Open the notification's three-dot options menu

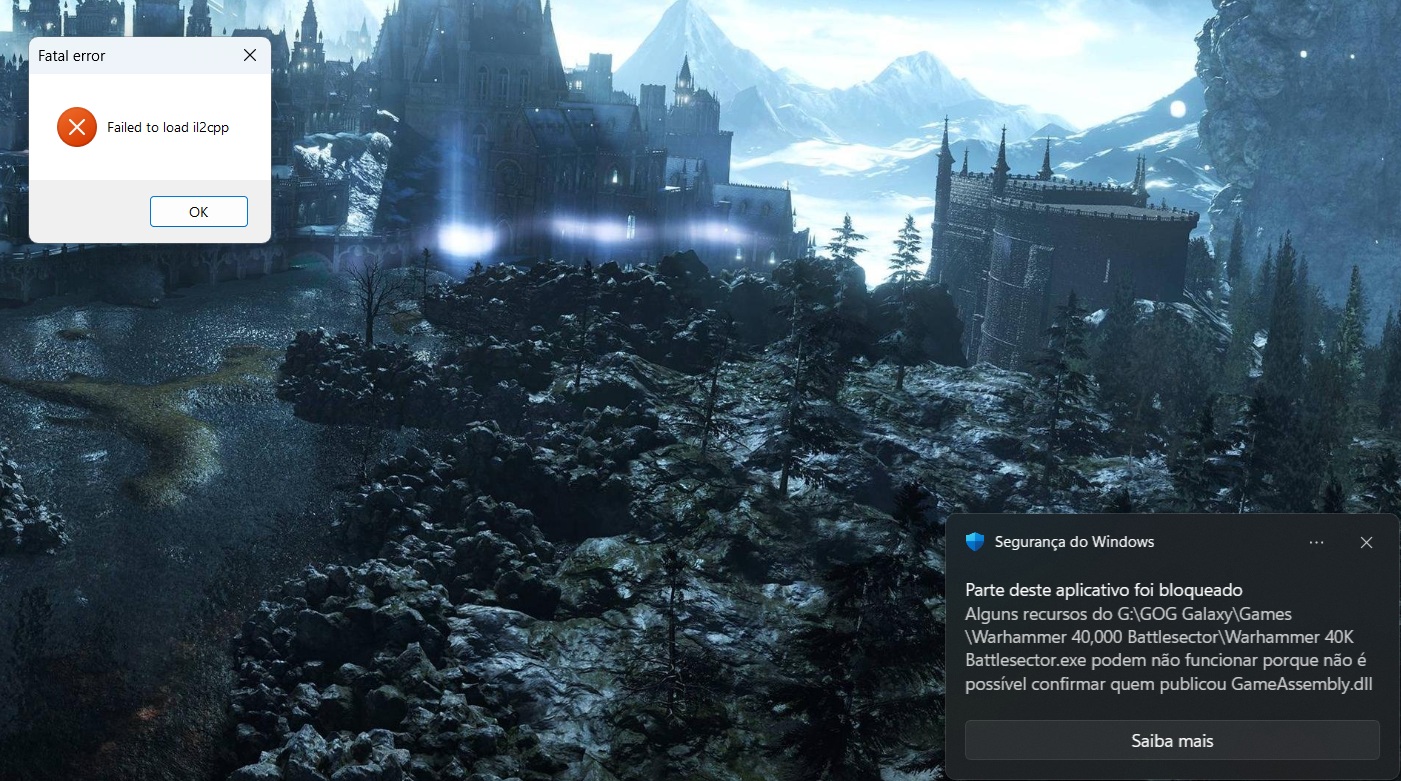point(1316,542)
